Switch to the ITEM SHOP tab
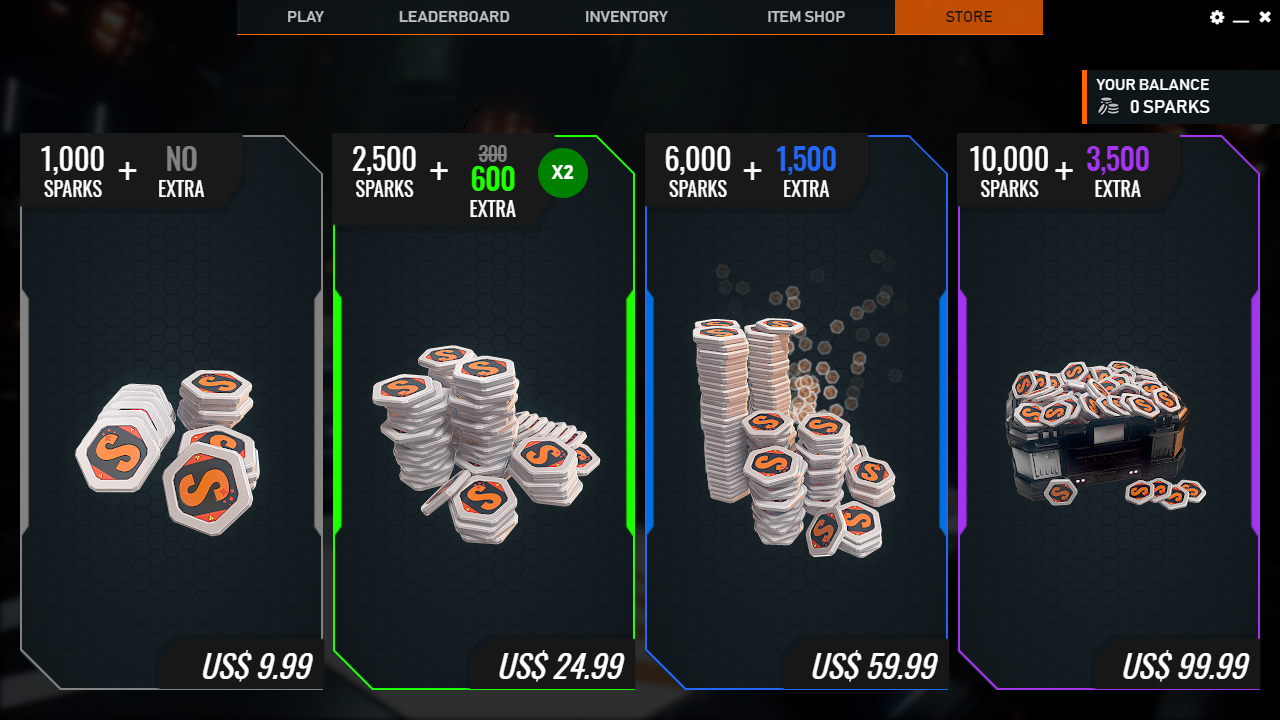 (806, 17)
